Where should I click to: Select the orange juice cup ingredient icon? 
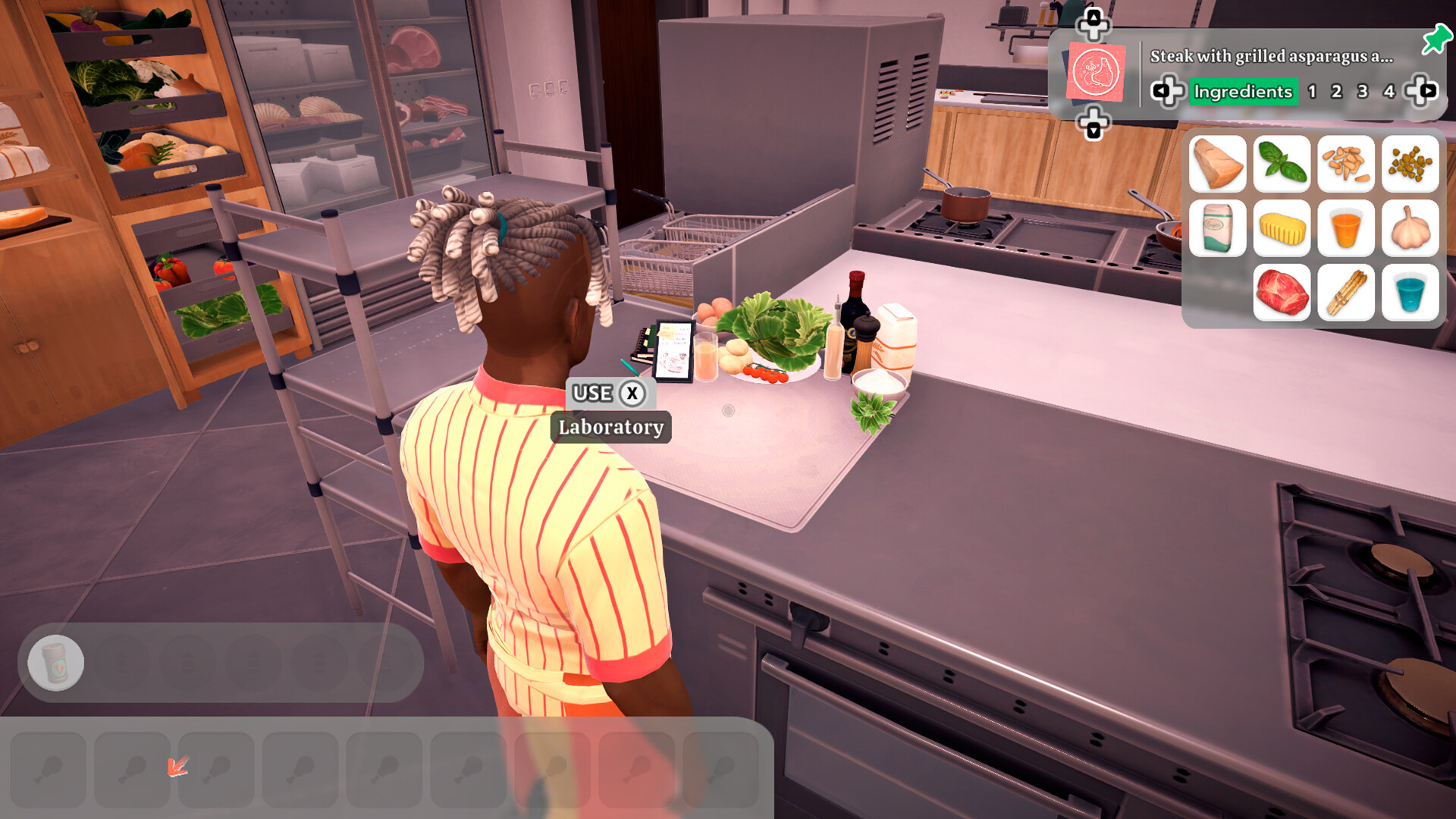click(1345, 228)
